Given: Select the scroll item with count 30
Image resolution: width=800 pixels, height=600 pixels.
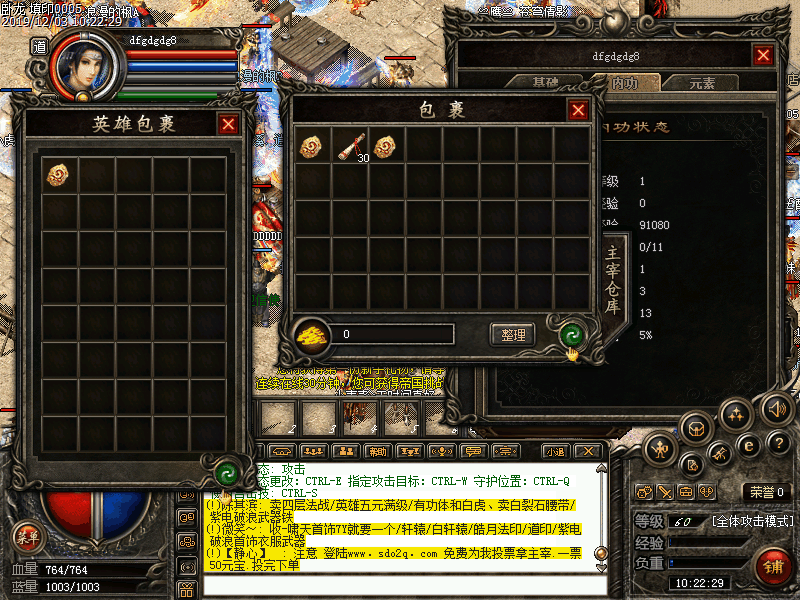Looking at the screenshot, I should (x=350, y=147).
